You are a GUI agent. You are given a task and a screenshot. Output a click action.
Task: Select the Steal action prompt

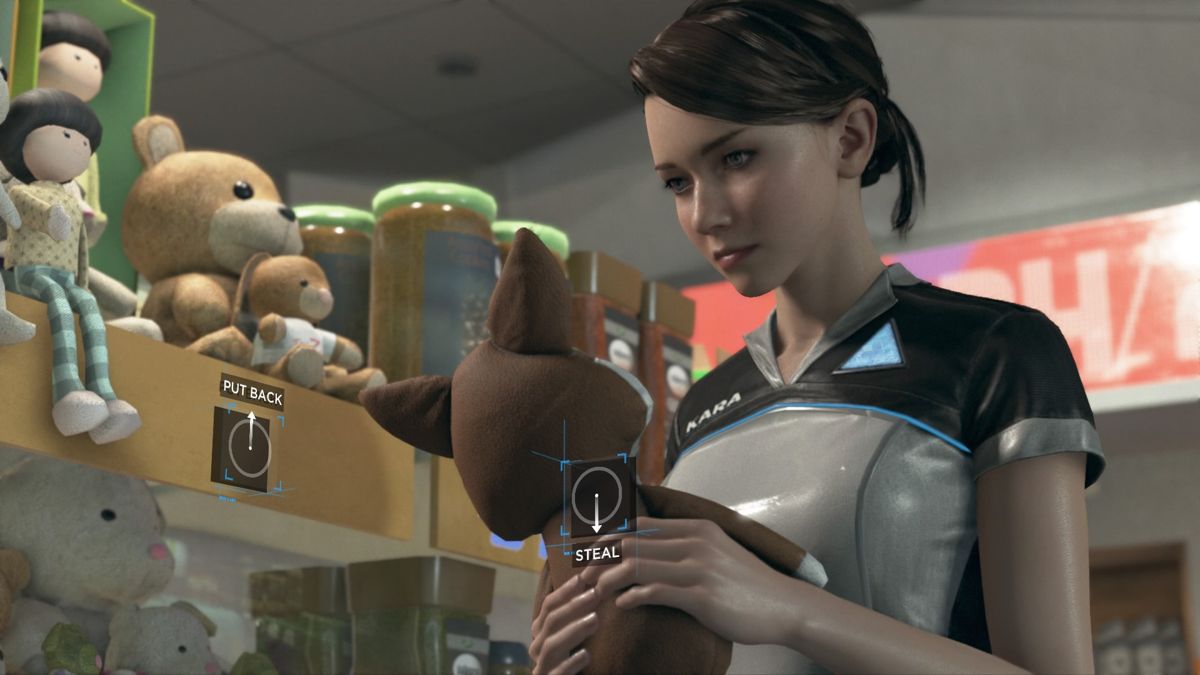coord(597,498)
